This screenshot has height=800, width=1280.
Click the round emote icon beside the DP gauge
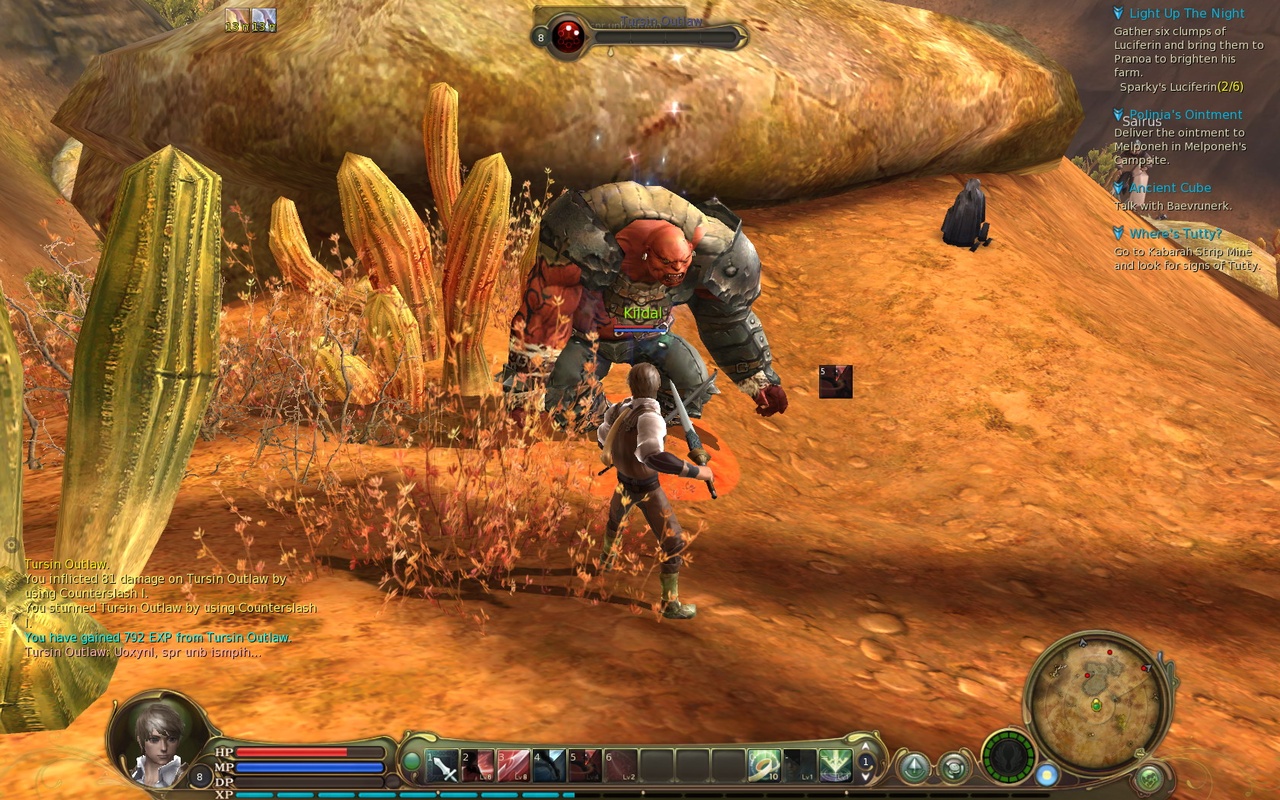(953, 767)
